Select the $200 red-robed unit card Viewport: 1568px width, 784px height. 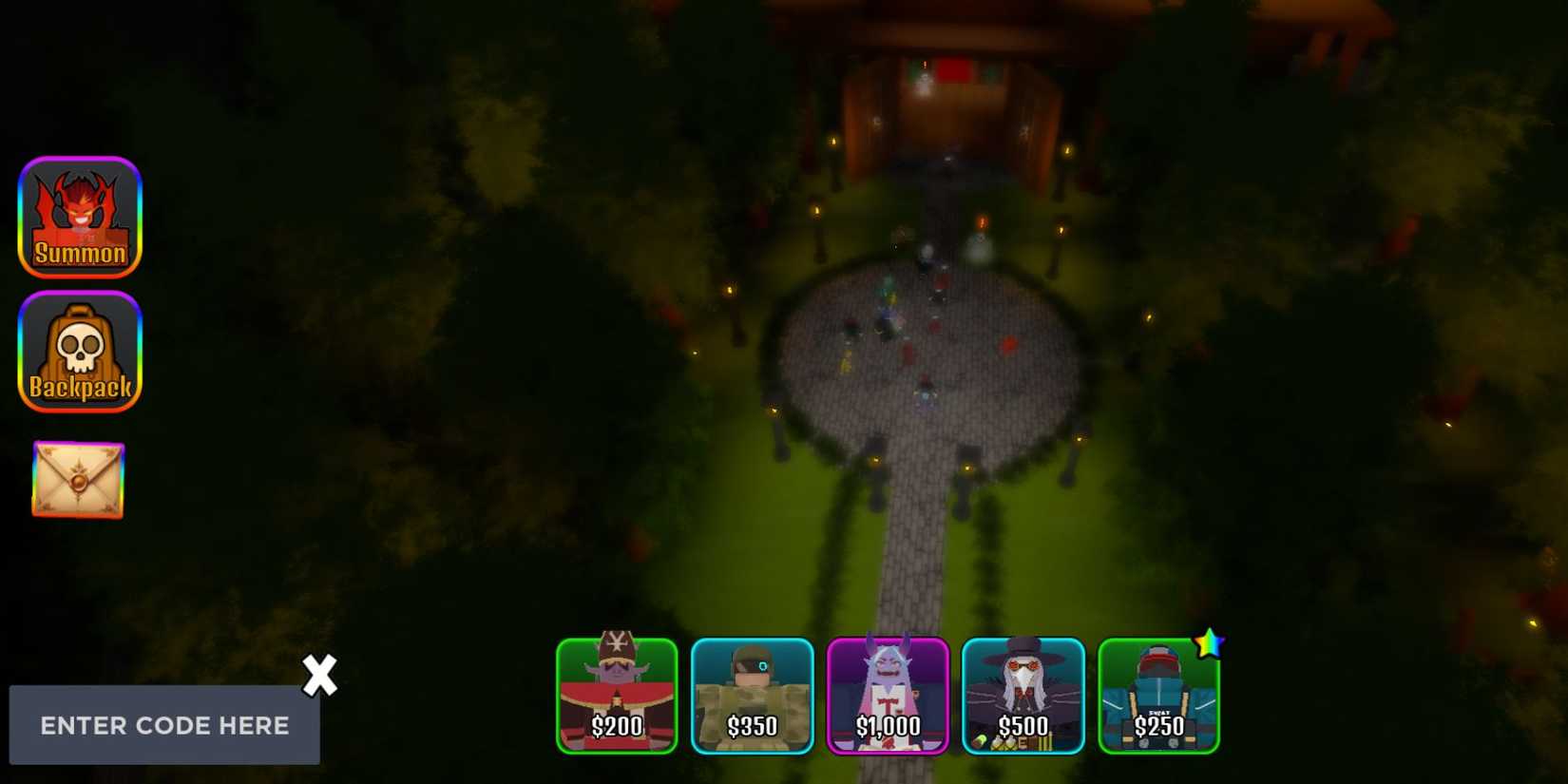pyautogui.click(x=616, y=697)
